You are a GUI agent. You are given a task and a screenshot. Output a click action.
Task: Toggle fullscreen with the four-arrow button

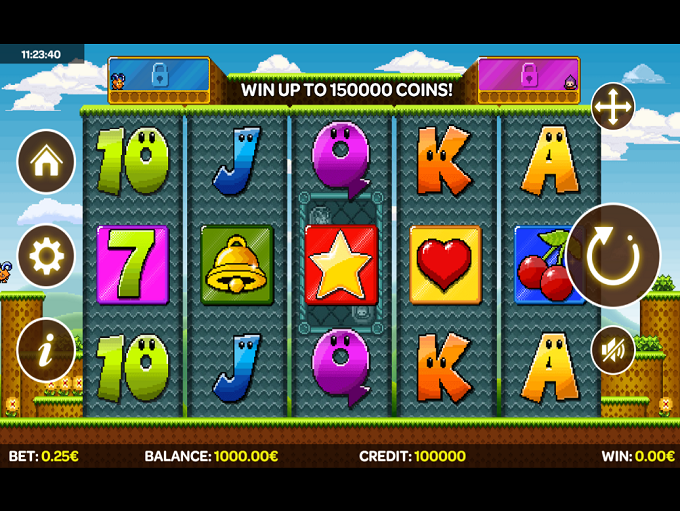pyautogui.click(x=612, y=106)
